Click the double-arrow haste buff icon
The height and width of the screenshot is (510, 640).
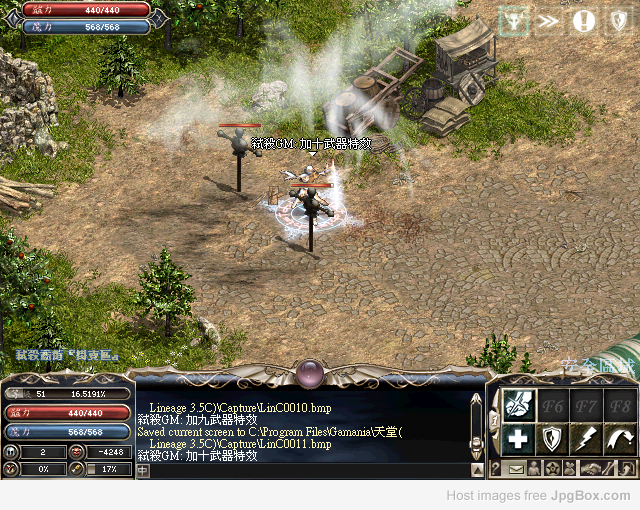click(549, 22)
